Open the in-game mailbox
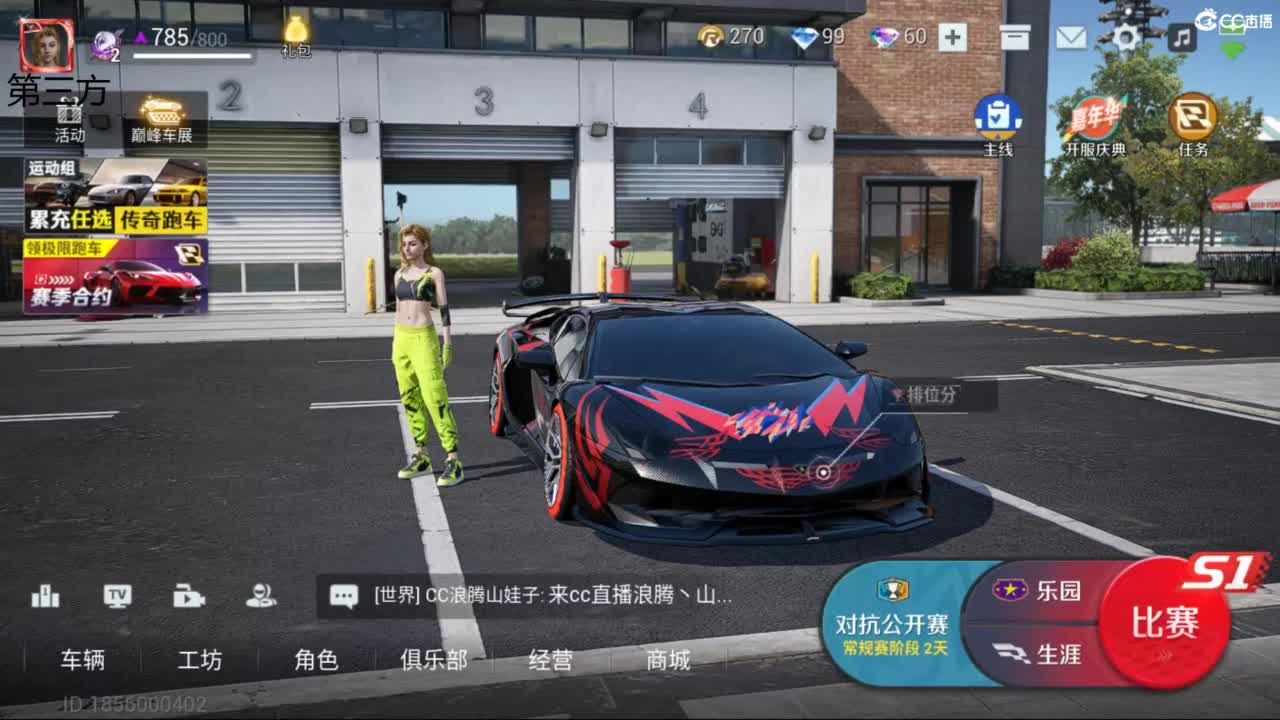This screenshot has height=720, width=1280. [1072, 36]
